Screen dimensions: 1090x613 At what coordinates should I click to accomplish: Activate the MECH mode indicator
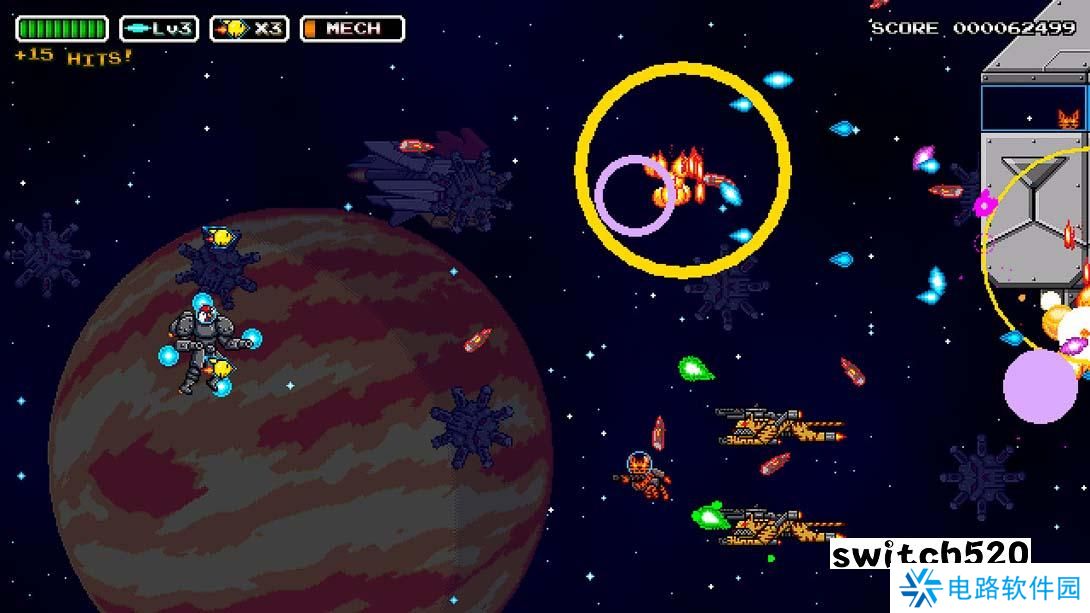pos(352,29)
